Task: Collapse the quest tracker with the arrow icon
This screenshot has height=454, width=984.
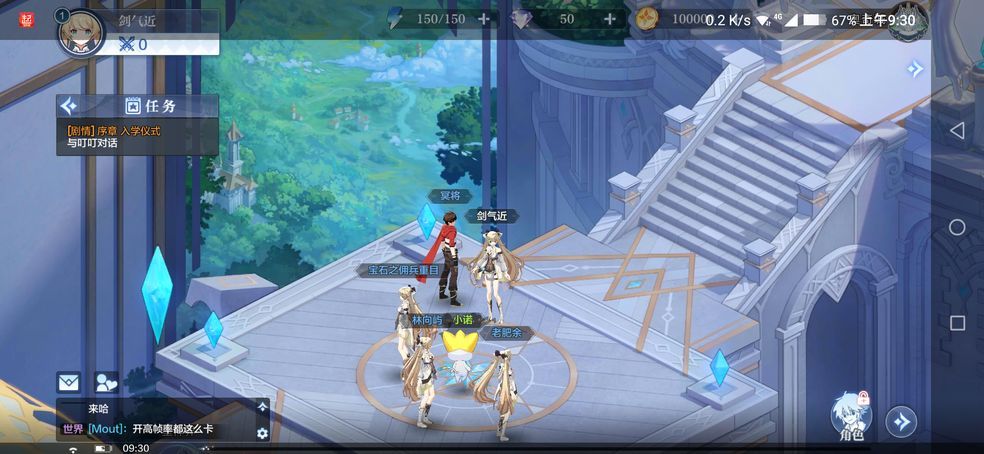Action: point(69,106)
